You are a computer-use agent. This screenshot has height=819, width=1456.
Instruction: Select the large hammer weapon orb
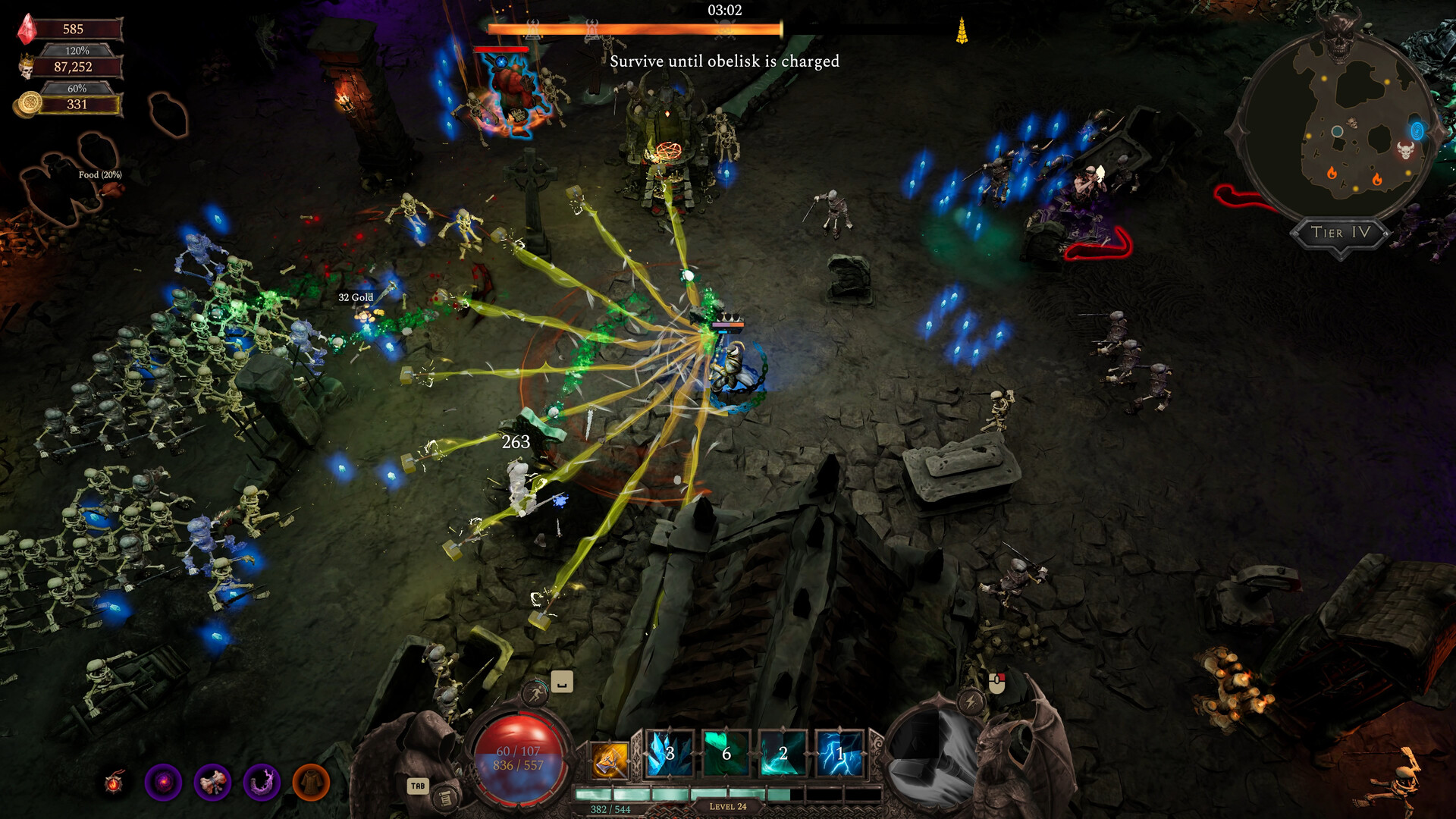point(933,758)
